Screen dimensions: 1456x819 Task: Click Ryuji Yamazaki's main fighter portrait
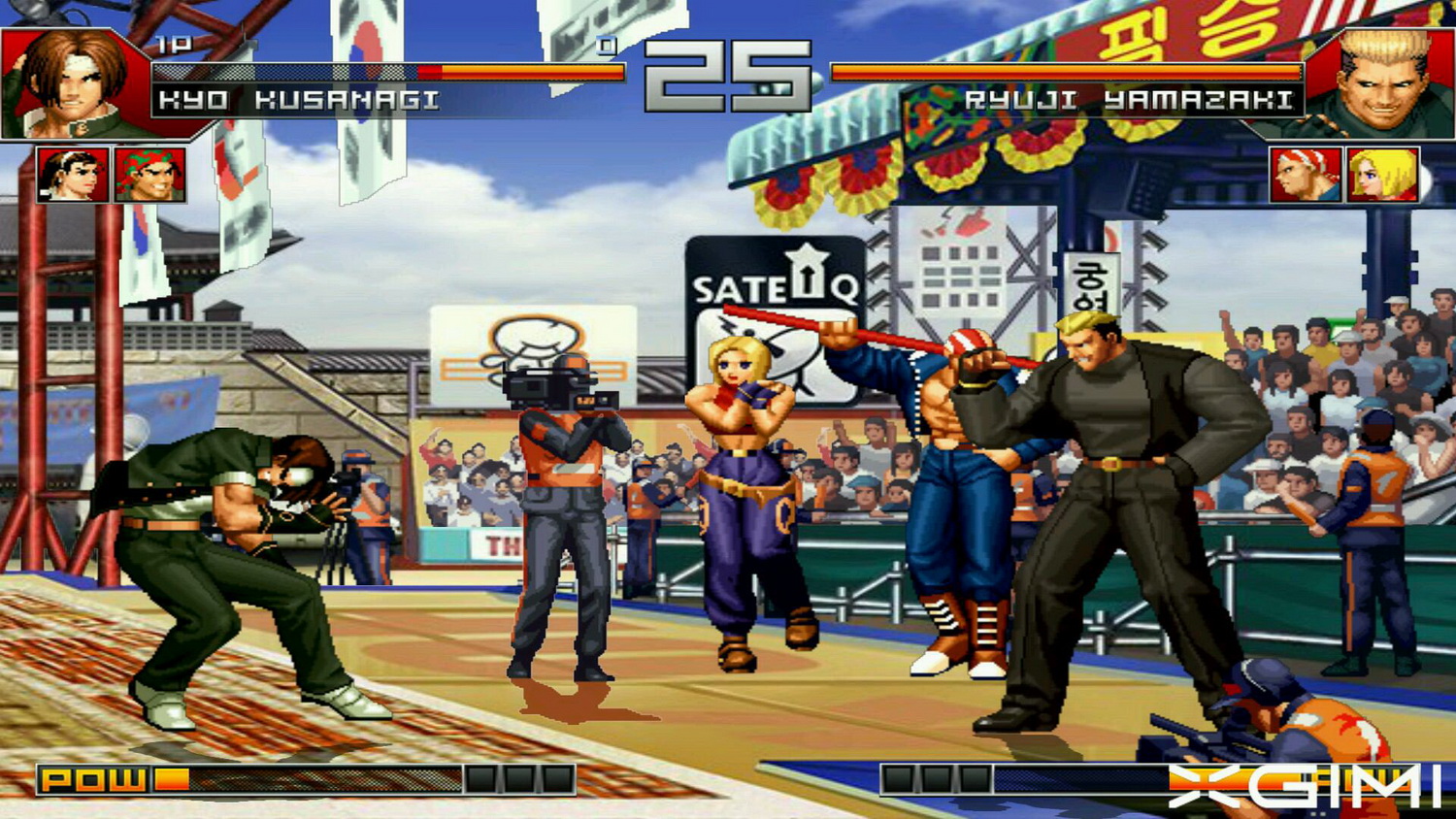coord(1384,82)
